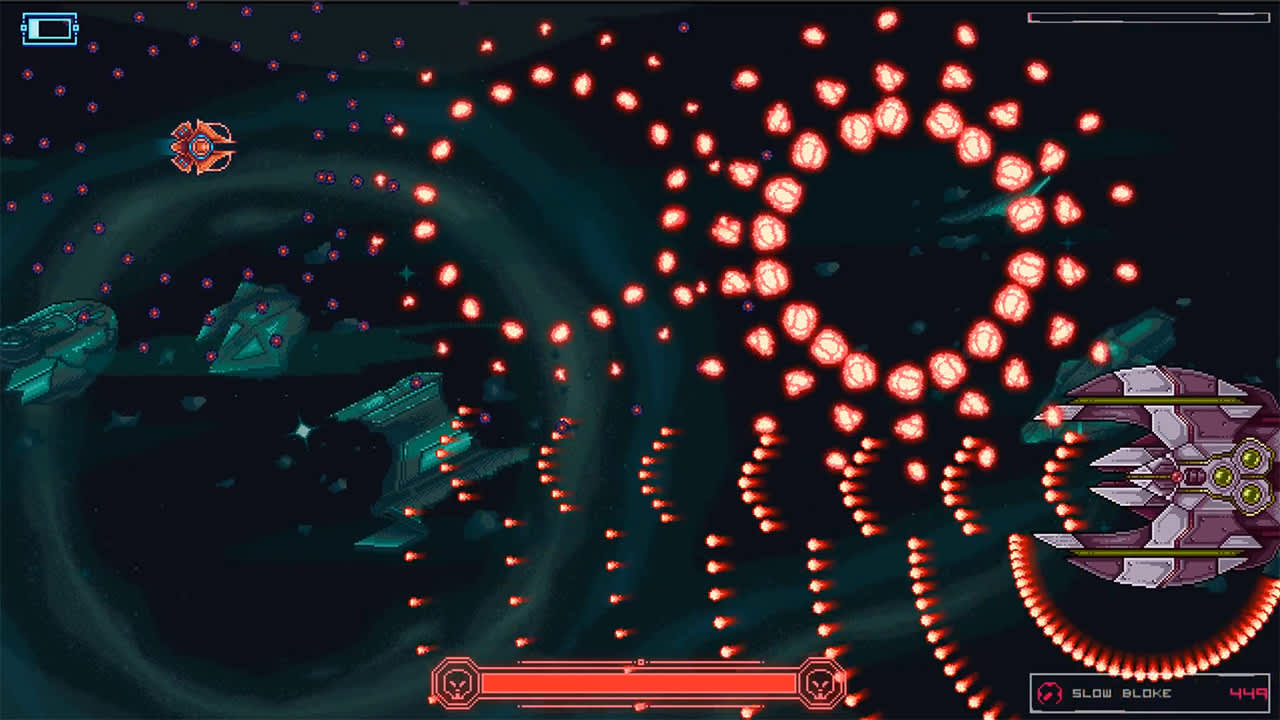Click the right node of the energy gauge frame
1280x720 pixels.
tap(75, 27)
